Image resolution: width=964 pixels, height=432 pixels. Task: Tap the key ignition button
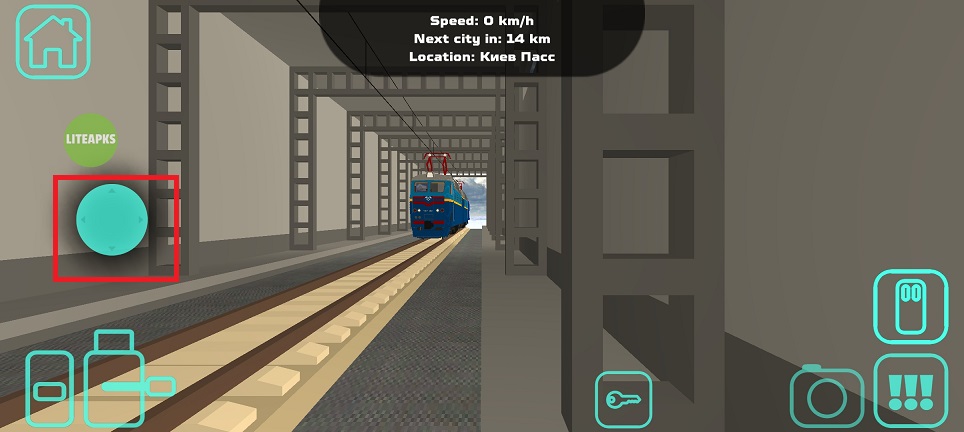[x=623, y=399]
